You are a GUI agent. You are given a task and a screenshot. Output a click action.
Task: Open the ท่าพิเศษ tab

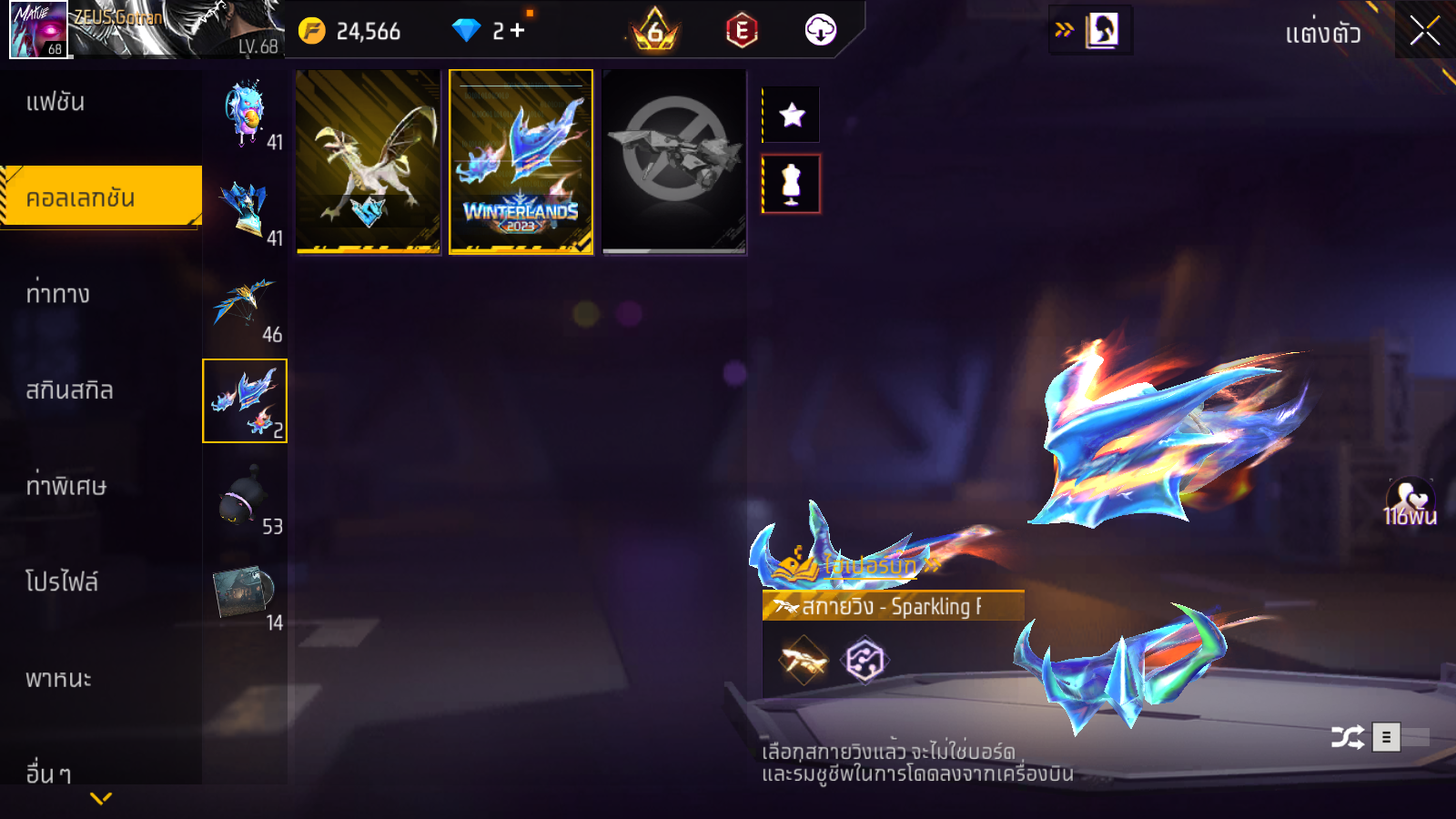pyautogui.click(x=66, y=486)
